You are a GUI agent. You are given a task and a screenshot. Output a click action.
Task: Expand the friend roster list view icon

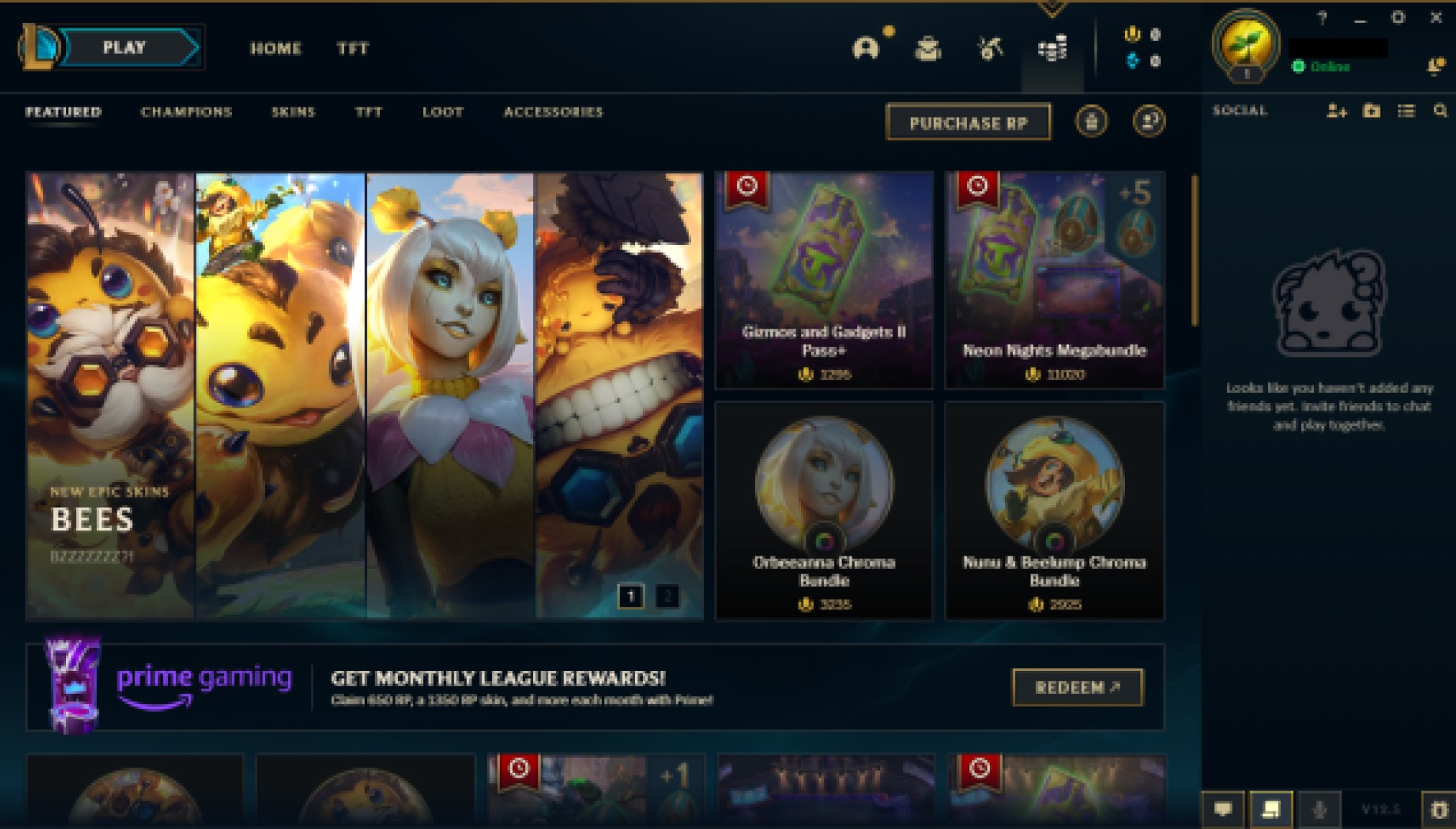point(1406,111)
